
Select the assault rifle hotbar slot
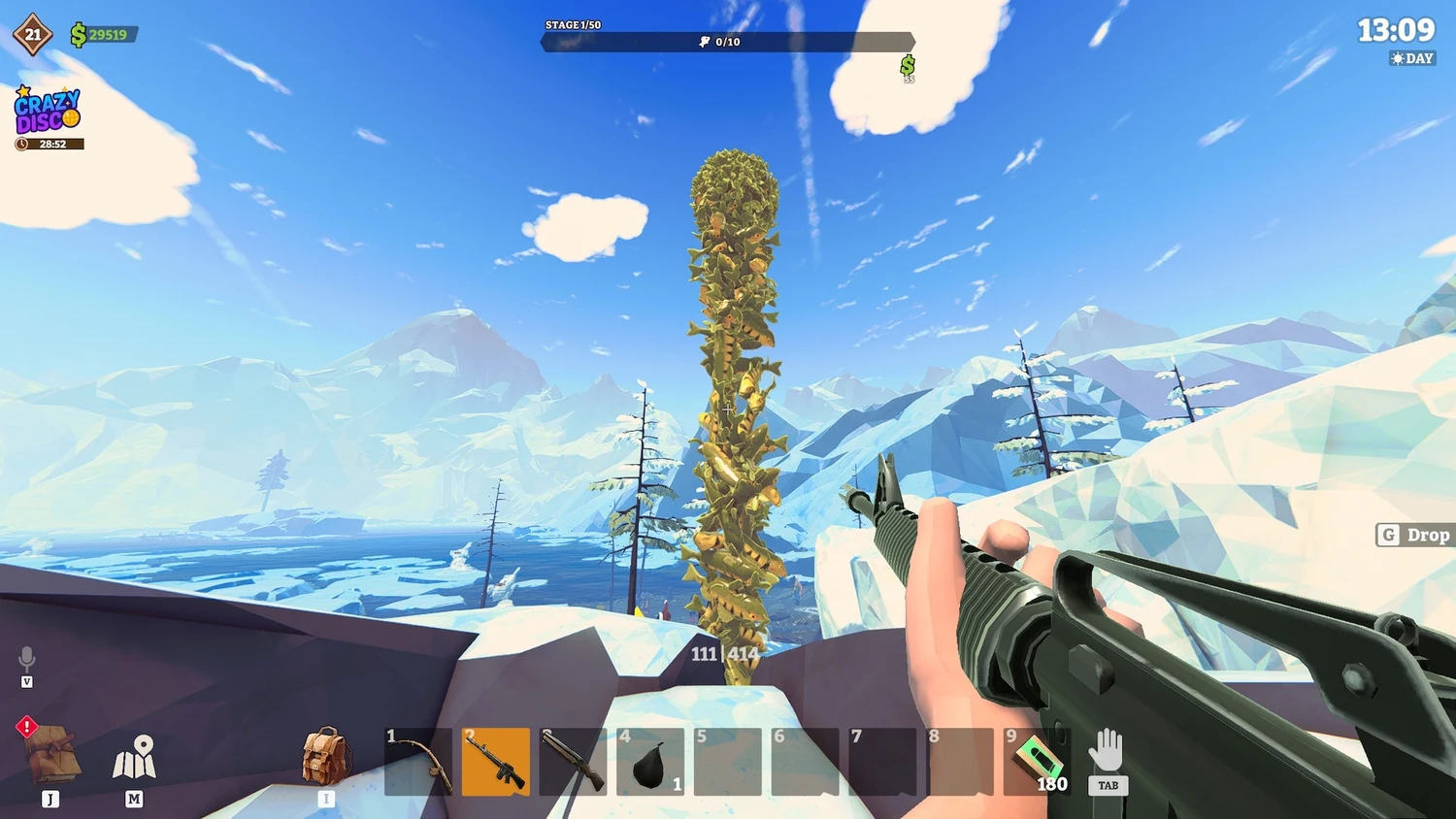496,762
